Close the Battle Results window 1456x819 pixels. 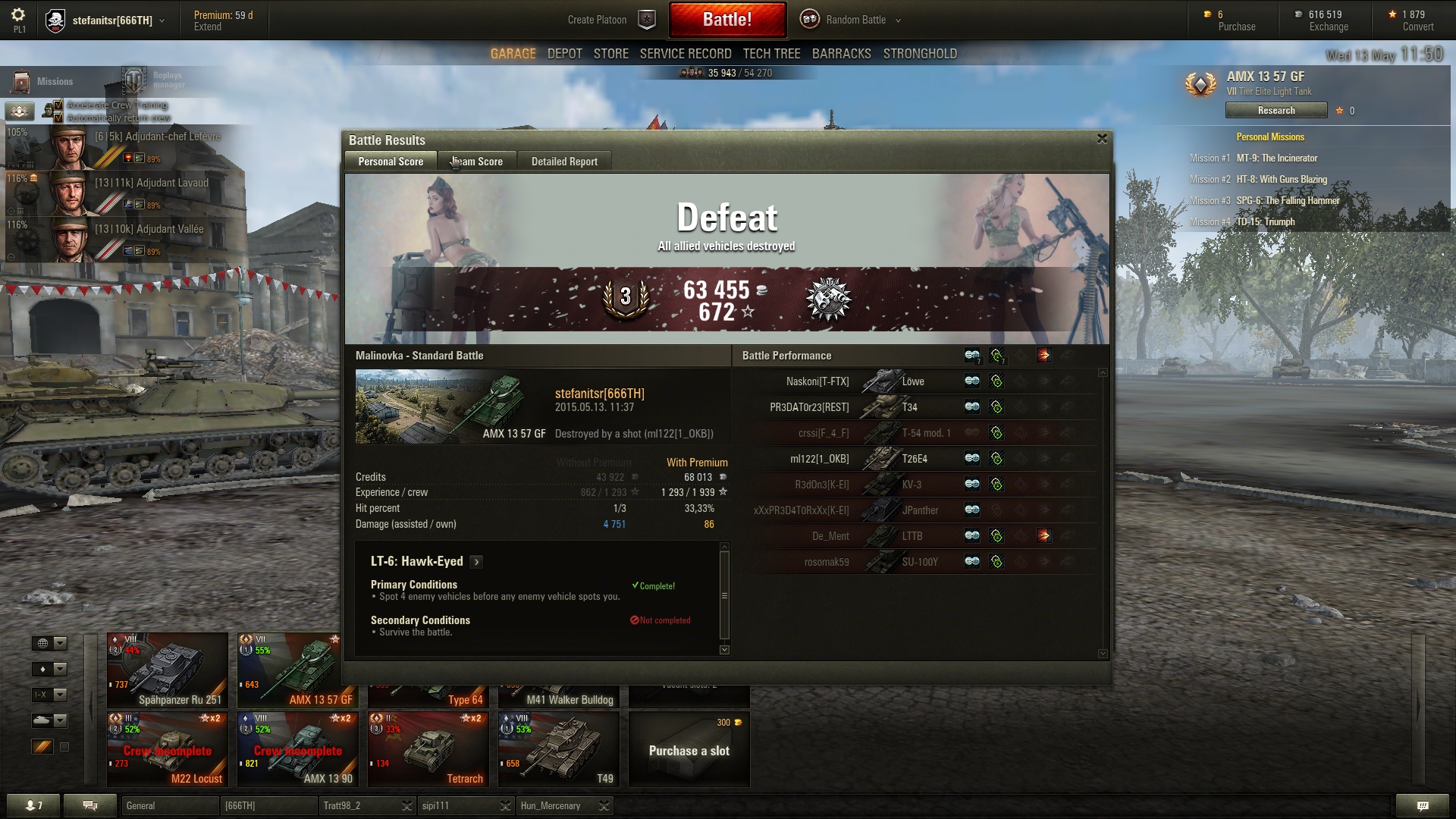point(1102,139)
